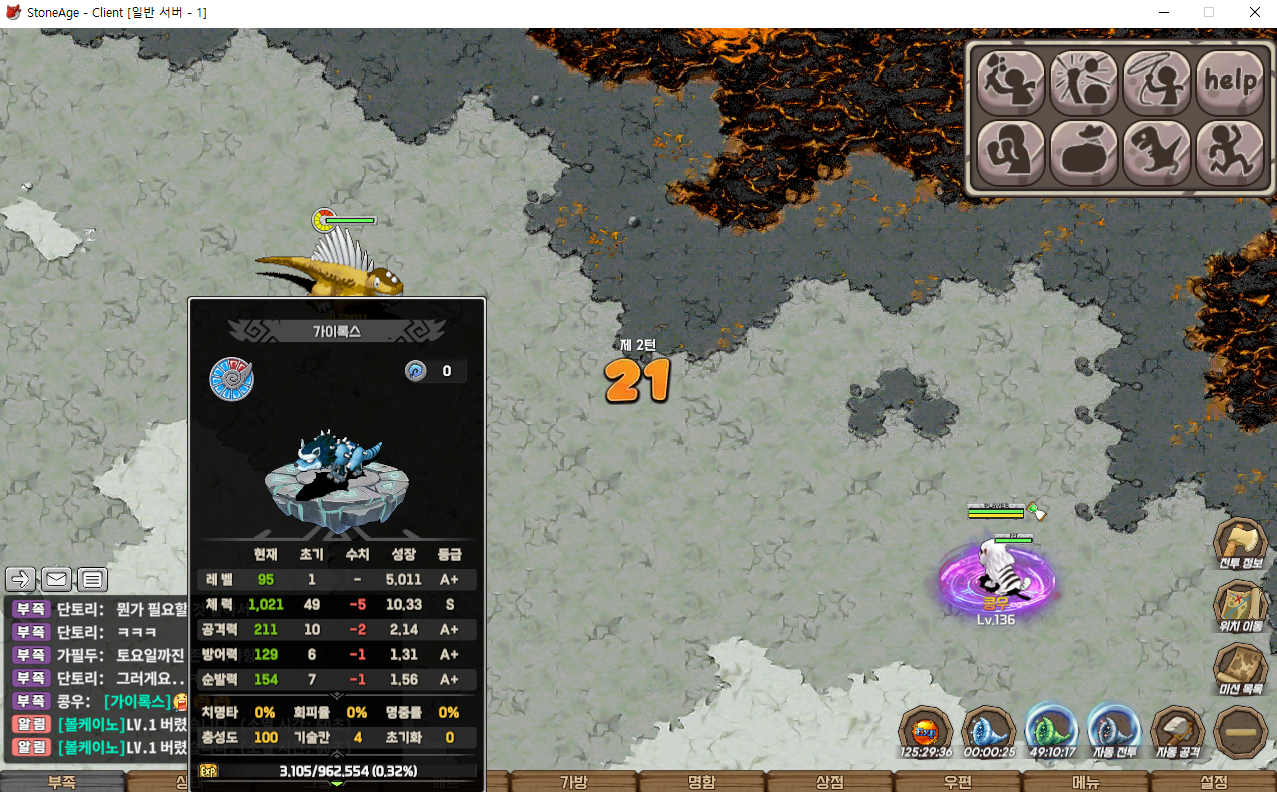
Task: Choose the running figure escape command
Action: pos(1229,152)
